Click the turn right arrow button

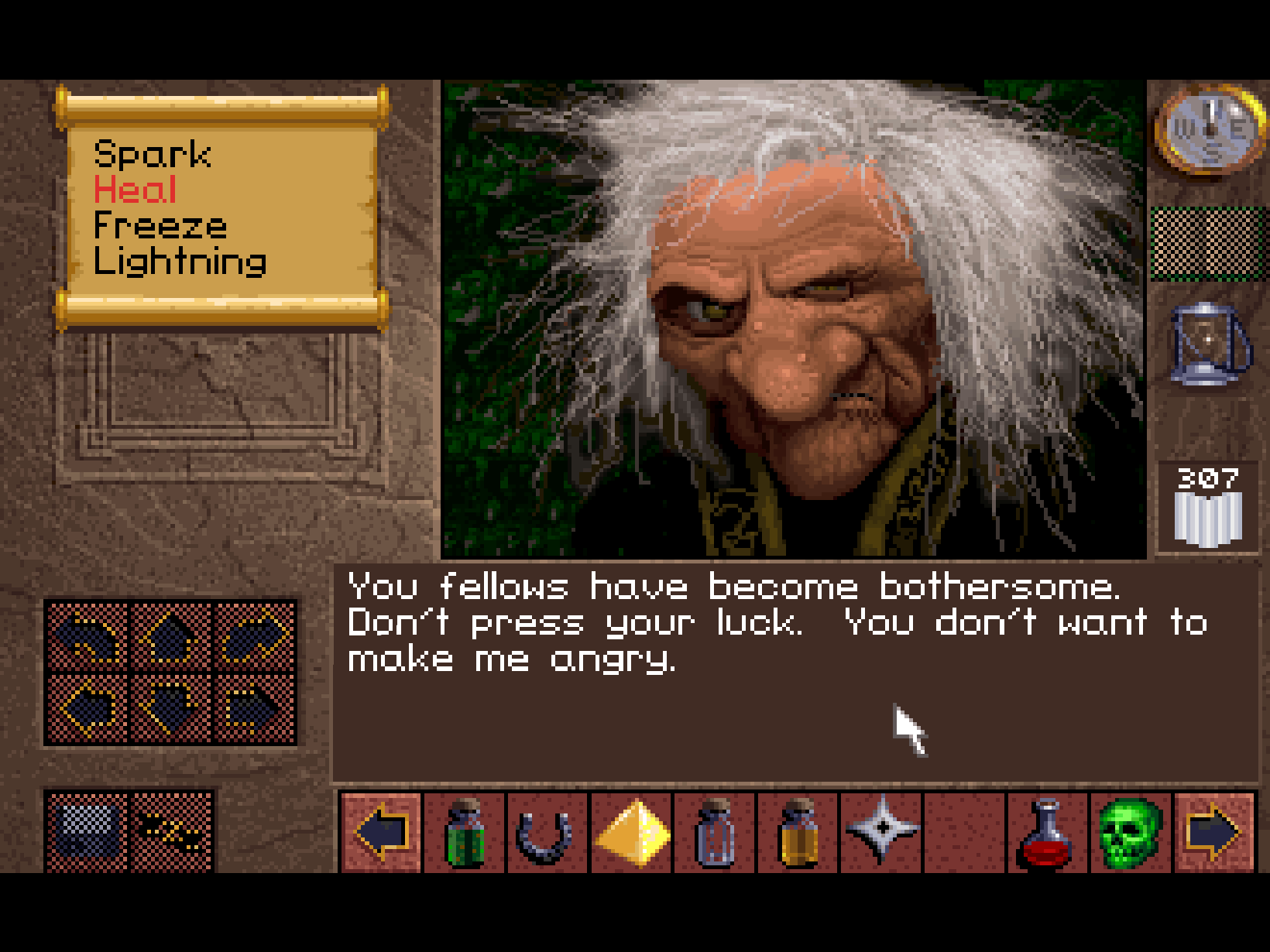tap(254, 636)
